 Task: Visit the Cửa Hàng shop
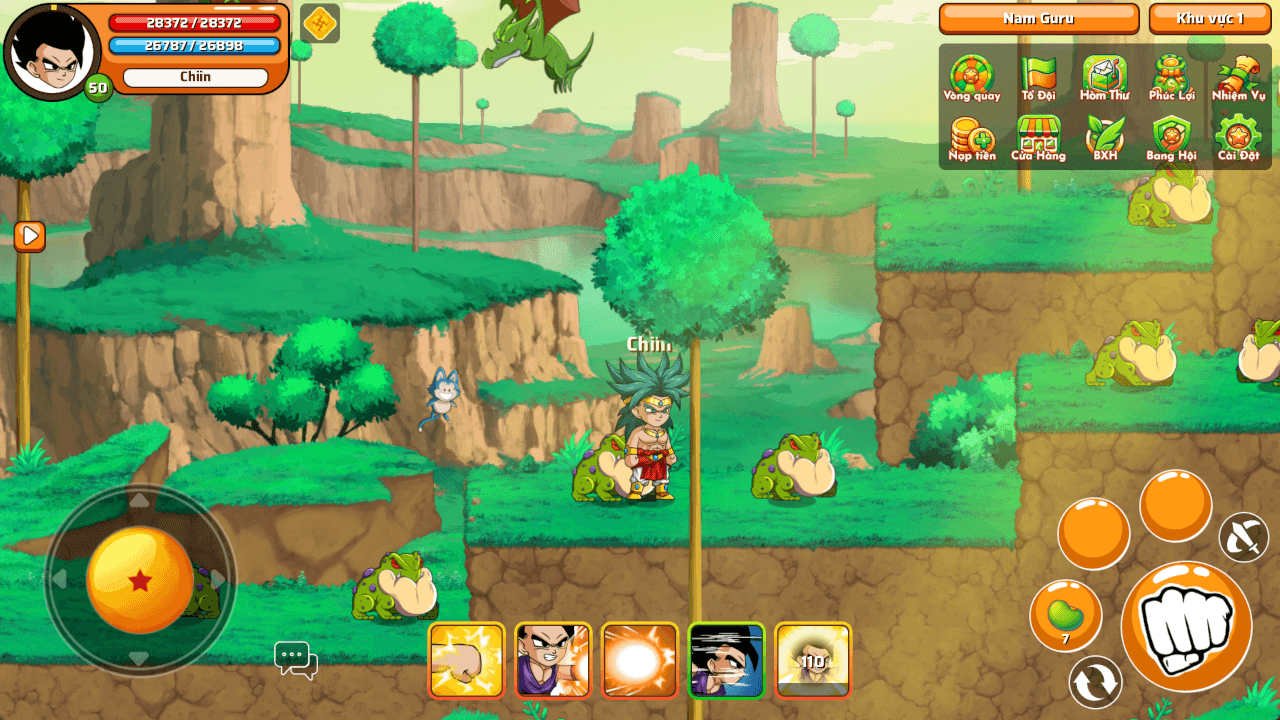[x=1038, y=138]
